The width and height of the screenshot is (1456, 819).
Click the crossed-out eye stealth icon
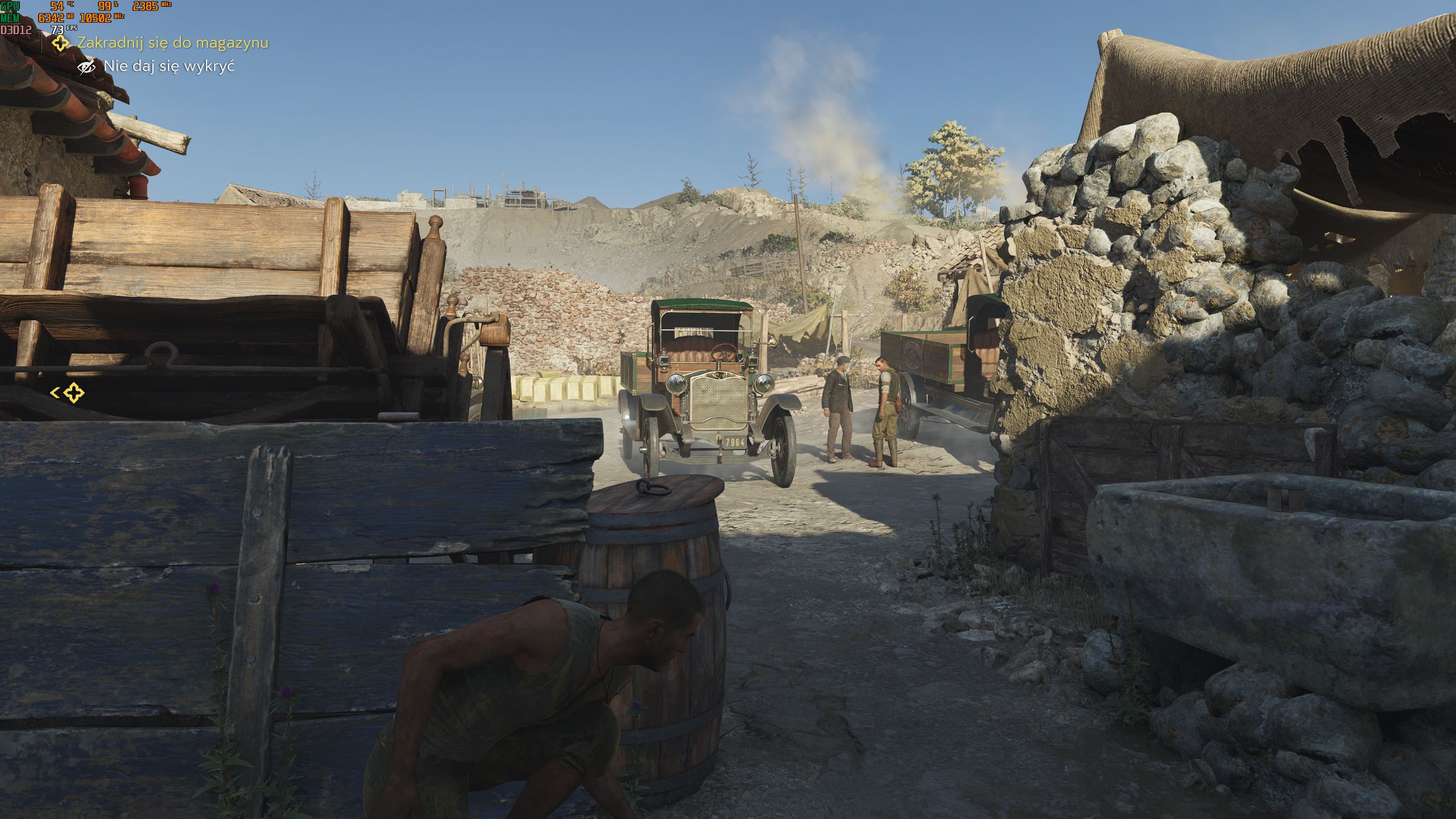86,67
